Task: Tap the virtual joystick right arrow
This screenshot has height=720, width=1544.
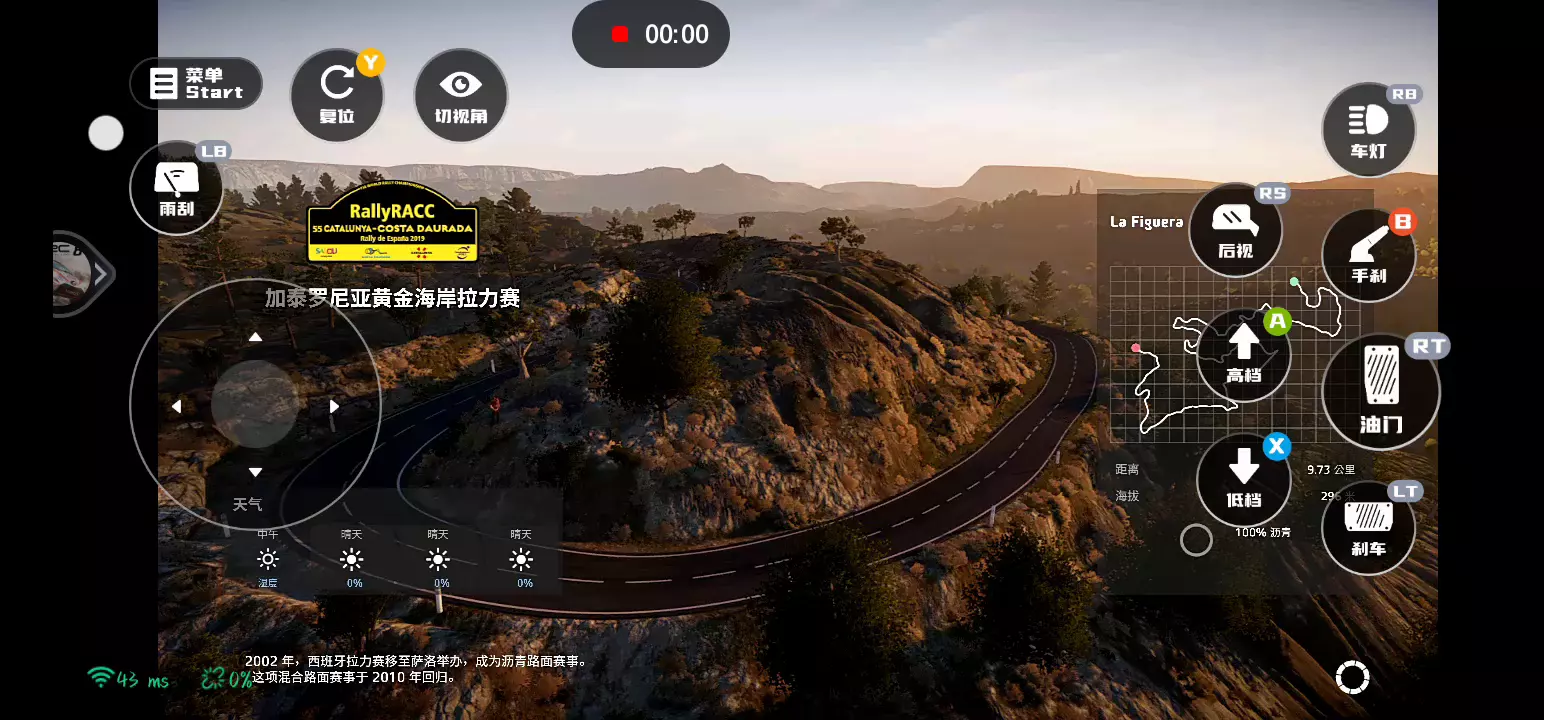Action: (334, 406)
